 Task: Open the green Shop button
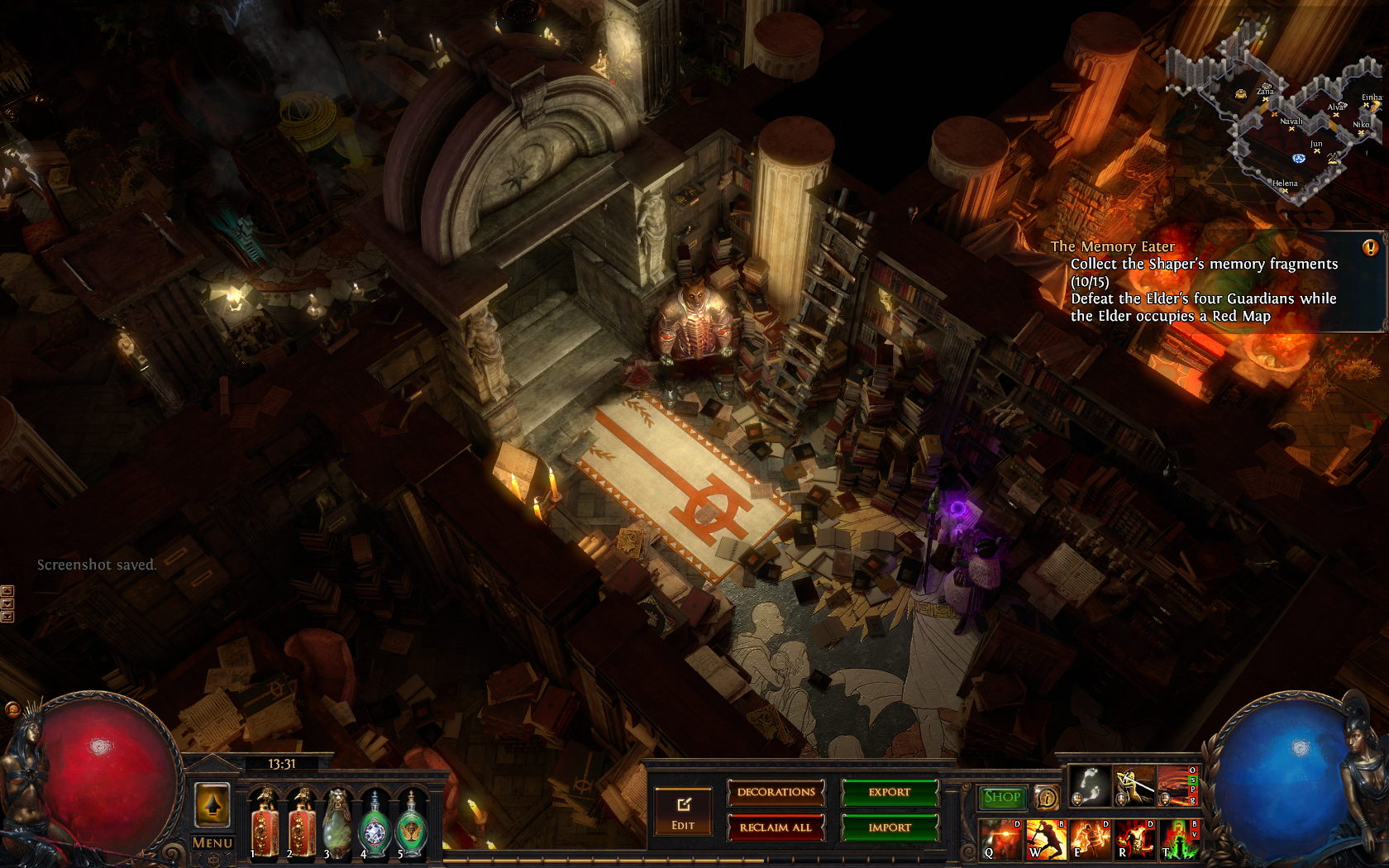[1002, 797]
